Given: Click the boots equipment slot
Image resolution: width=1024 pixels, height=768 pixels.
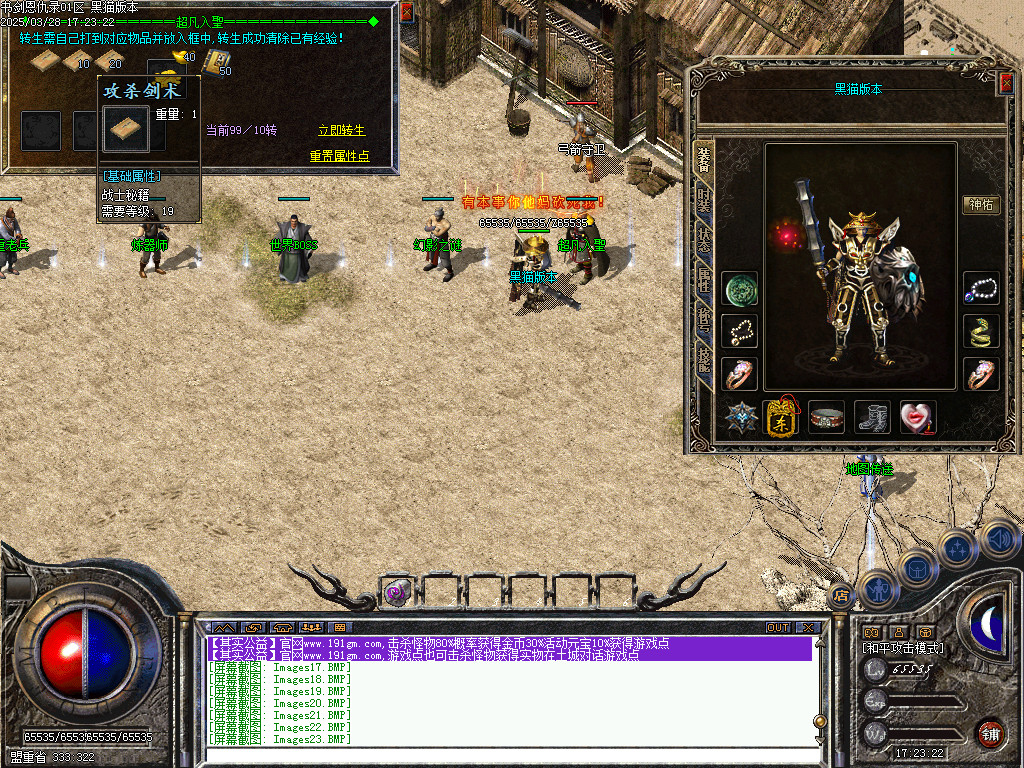Looking at the screenshot, I should [872, 418].
